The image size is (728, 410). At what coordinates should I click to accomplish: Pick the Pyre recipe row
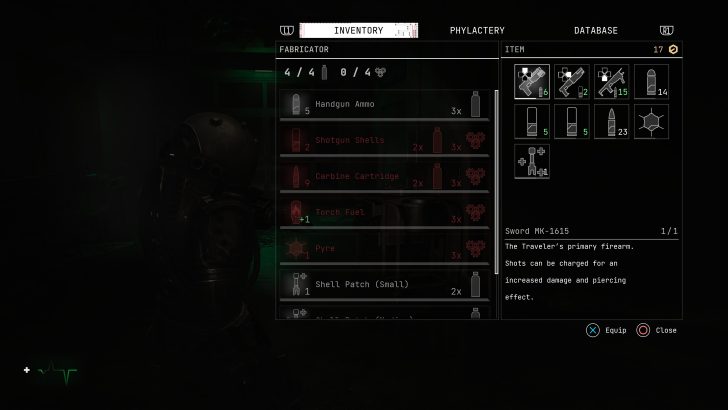(x=386, y=248)
